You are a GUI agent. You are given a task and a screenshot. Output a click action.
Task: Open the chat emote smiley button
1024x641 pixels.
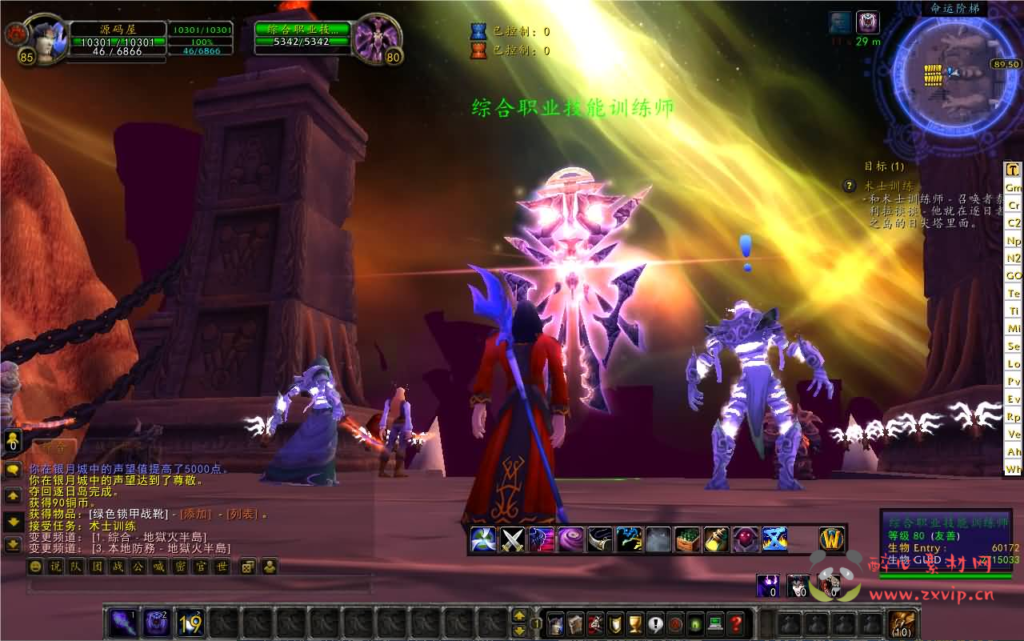[x=35, y=567]
